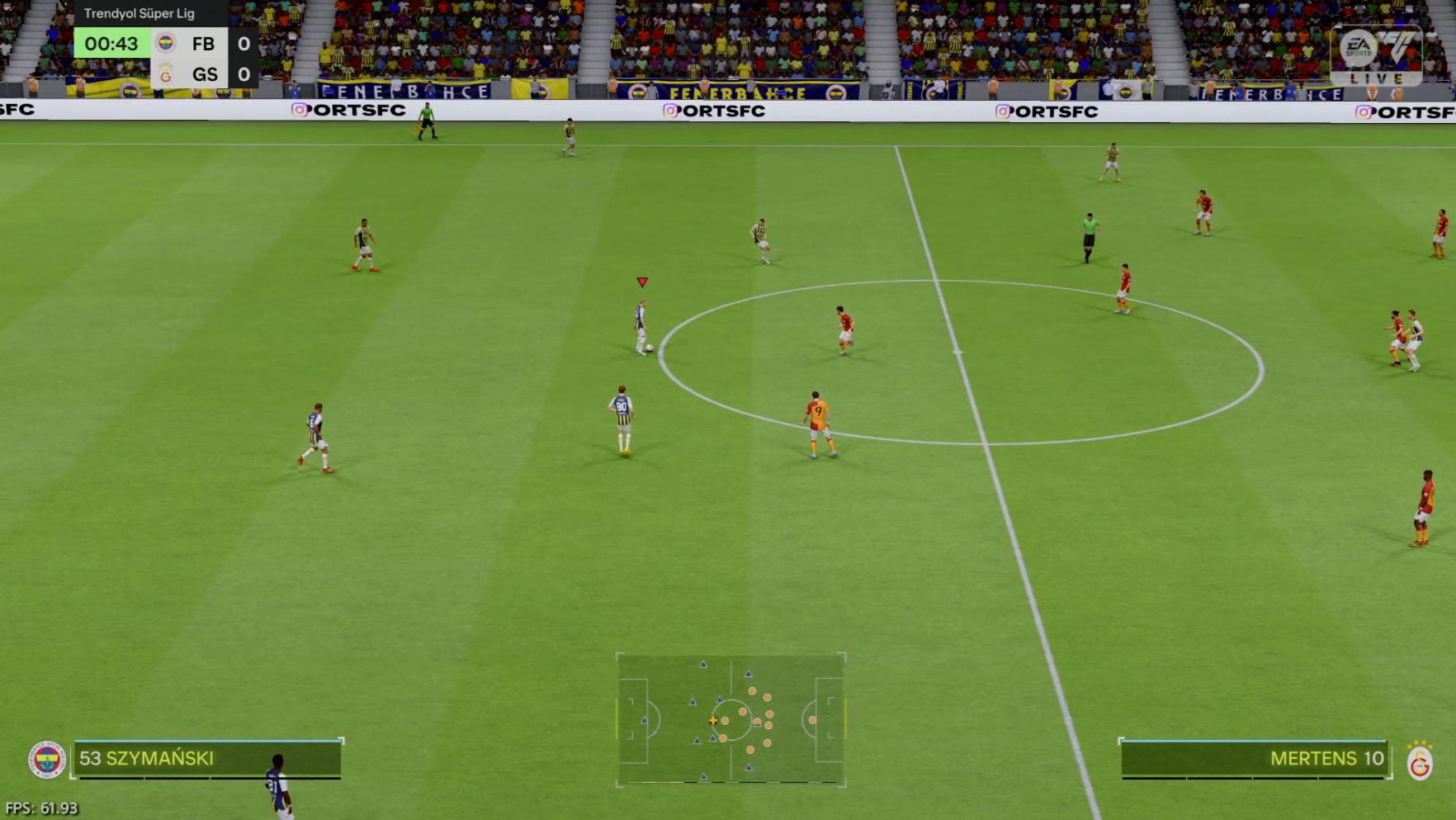
Task: Select the Szymański player name panel
Action: click(x=206, y=759)
